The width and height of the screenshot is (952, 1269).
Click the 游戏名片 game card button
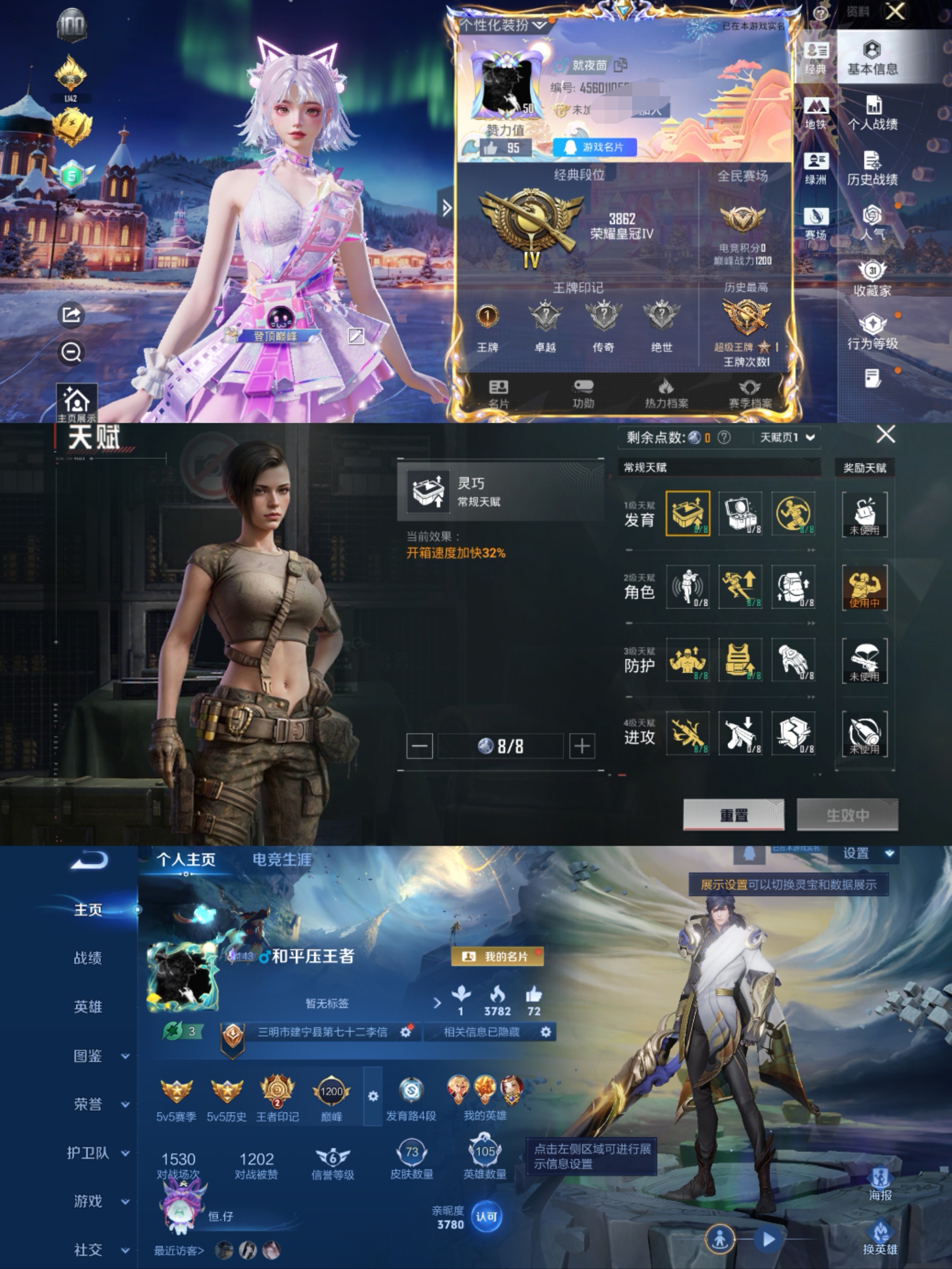point(595,147)
